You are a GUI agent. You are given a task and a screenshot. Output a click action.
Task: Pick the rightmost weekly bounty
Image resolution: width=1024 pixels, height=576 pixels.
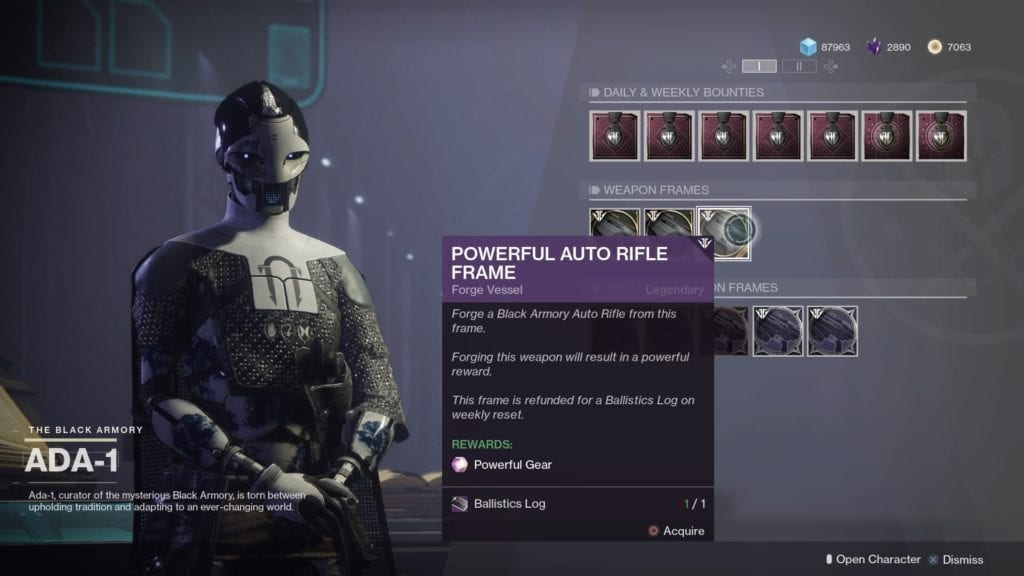point(941,136)
